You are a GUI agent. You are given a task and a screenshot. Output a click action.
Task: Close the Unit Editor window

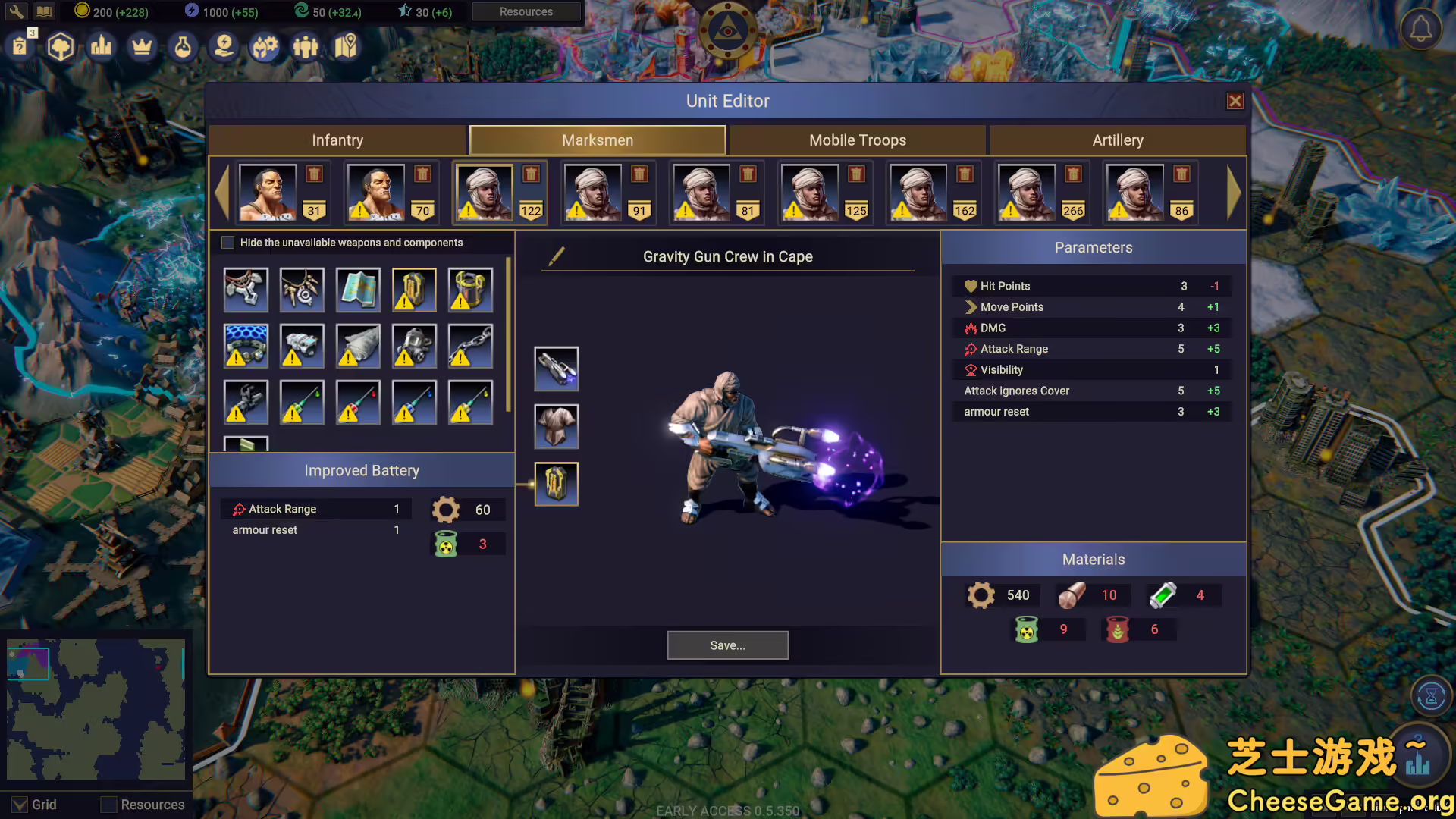pyautogui.click(x=1235, y=101)
